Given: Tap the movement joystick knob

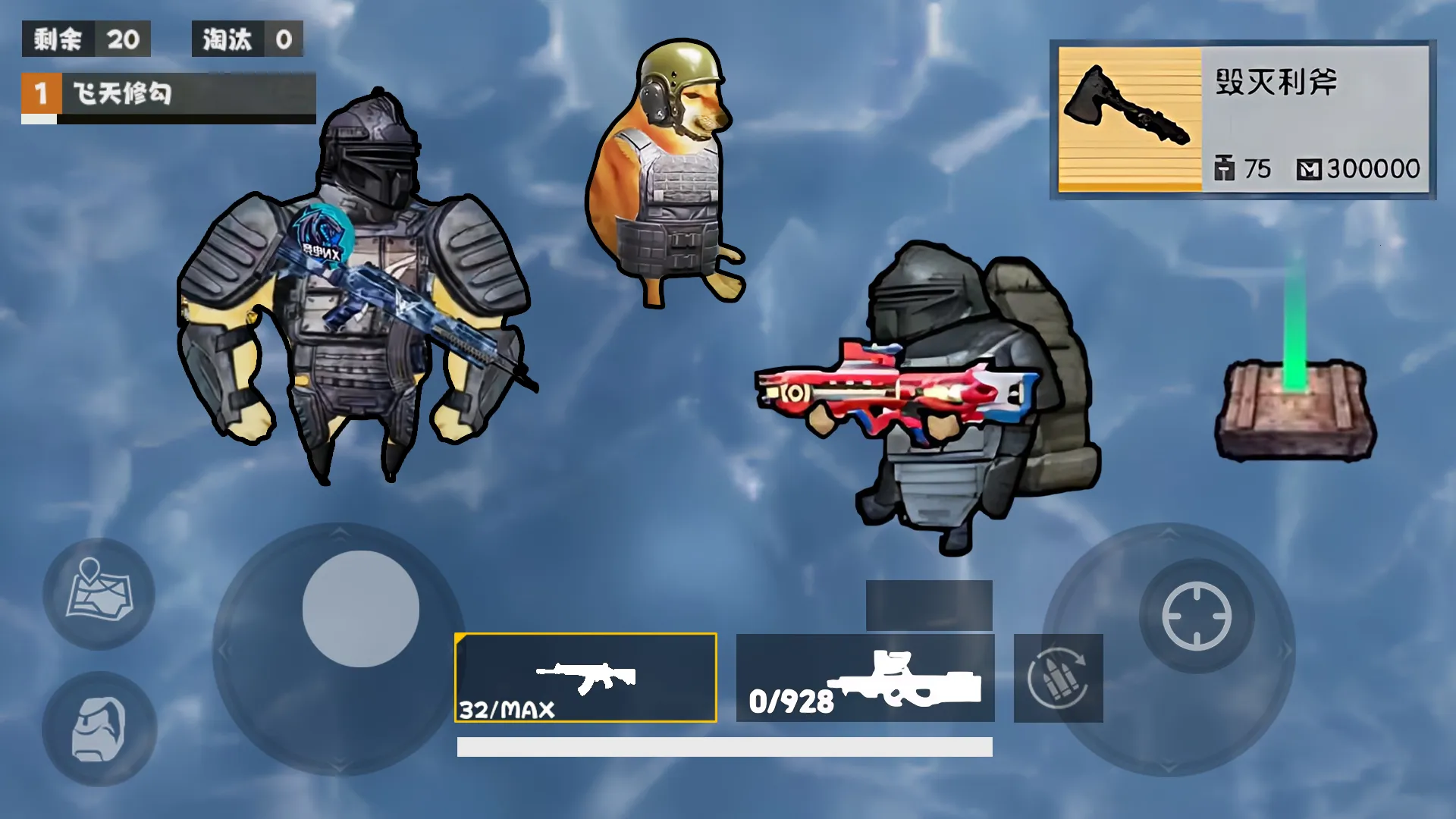Looking at the screenshot, I should point(360,609).
